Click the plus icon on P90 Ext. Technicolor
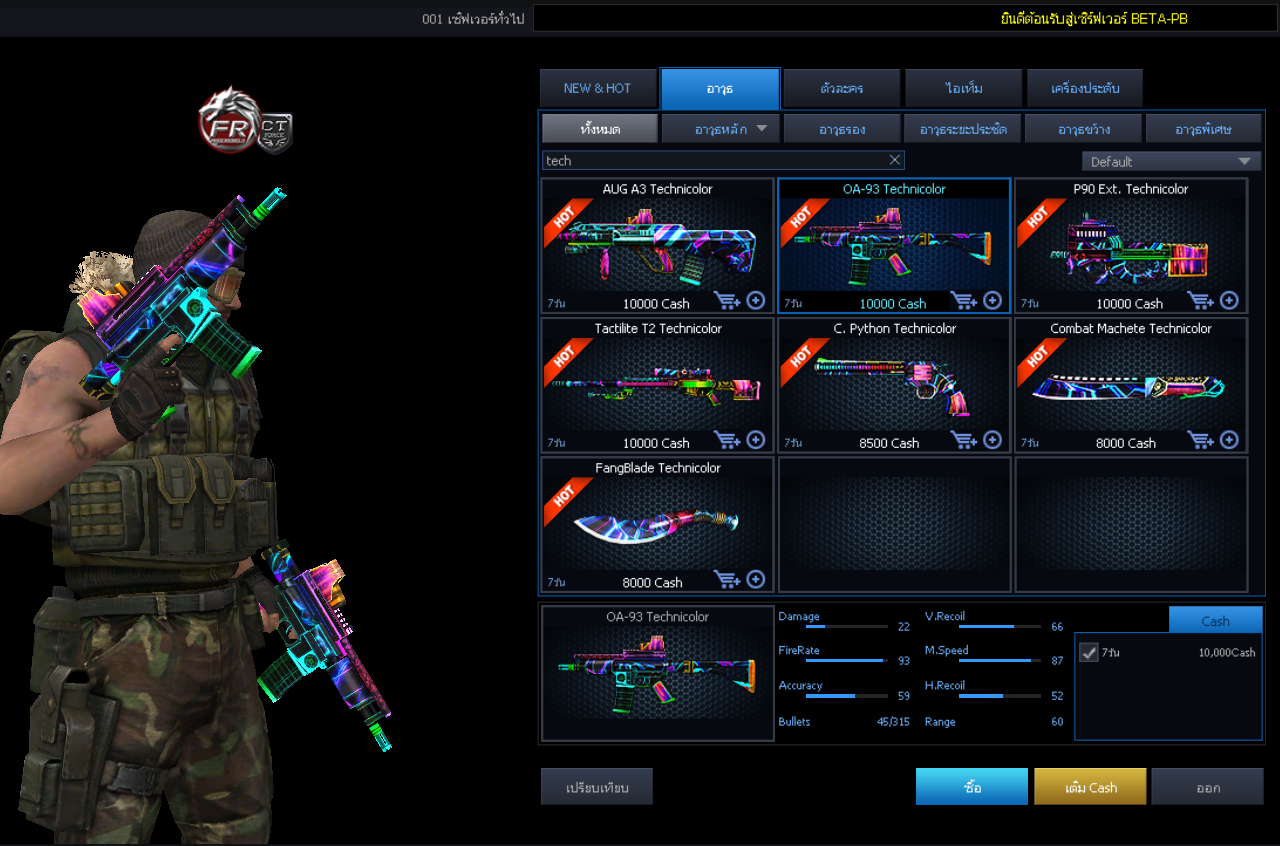 (x=1229, y=300)
